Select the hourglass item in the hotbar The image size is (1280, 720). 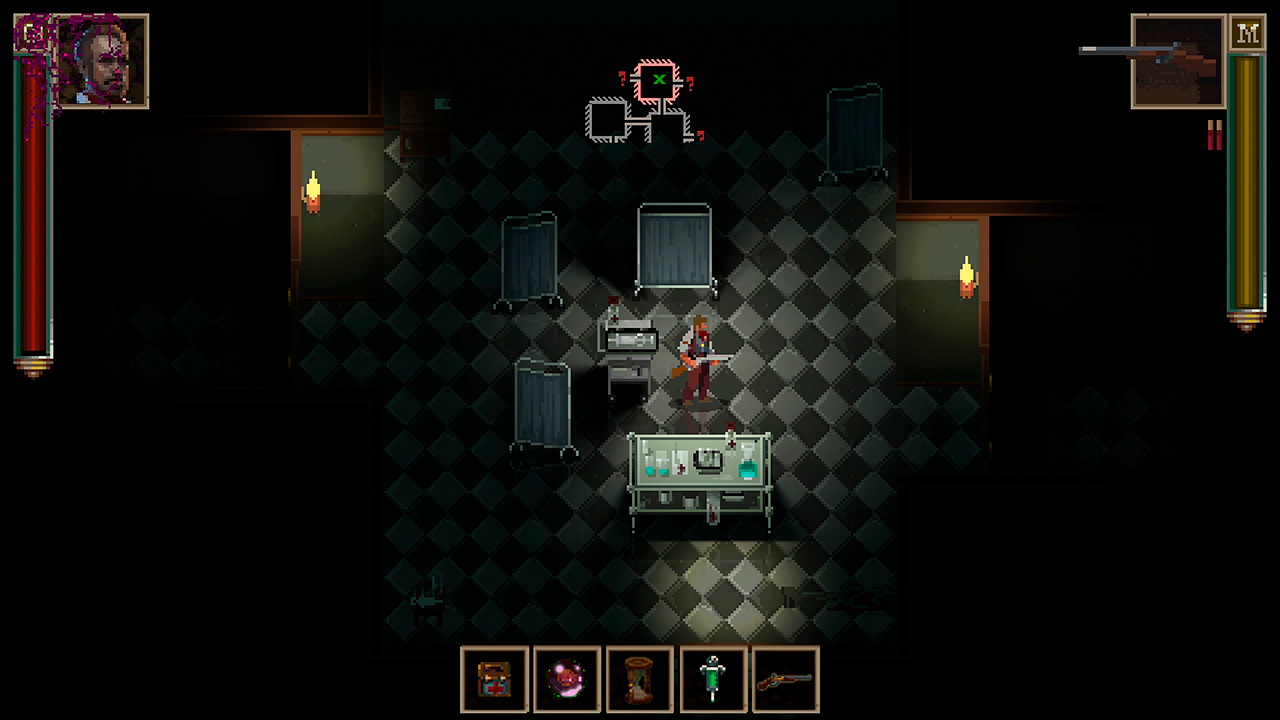pyautogui.click(x=640, y=681)
